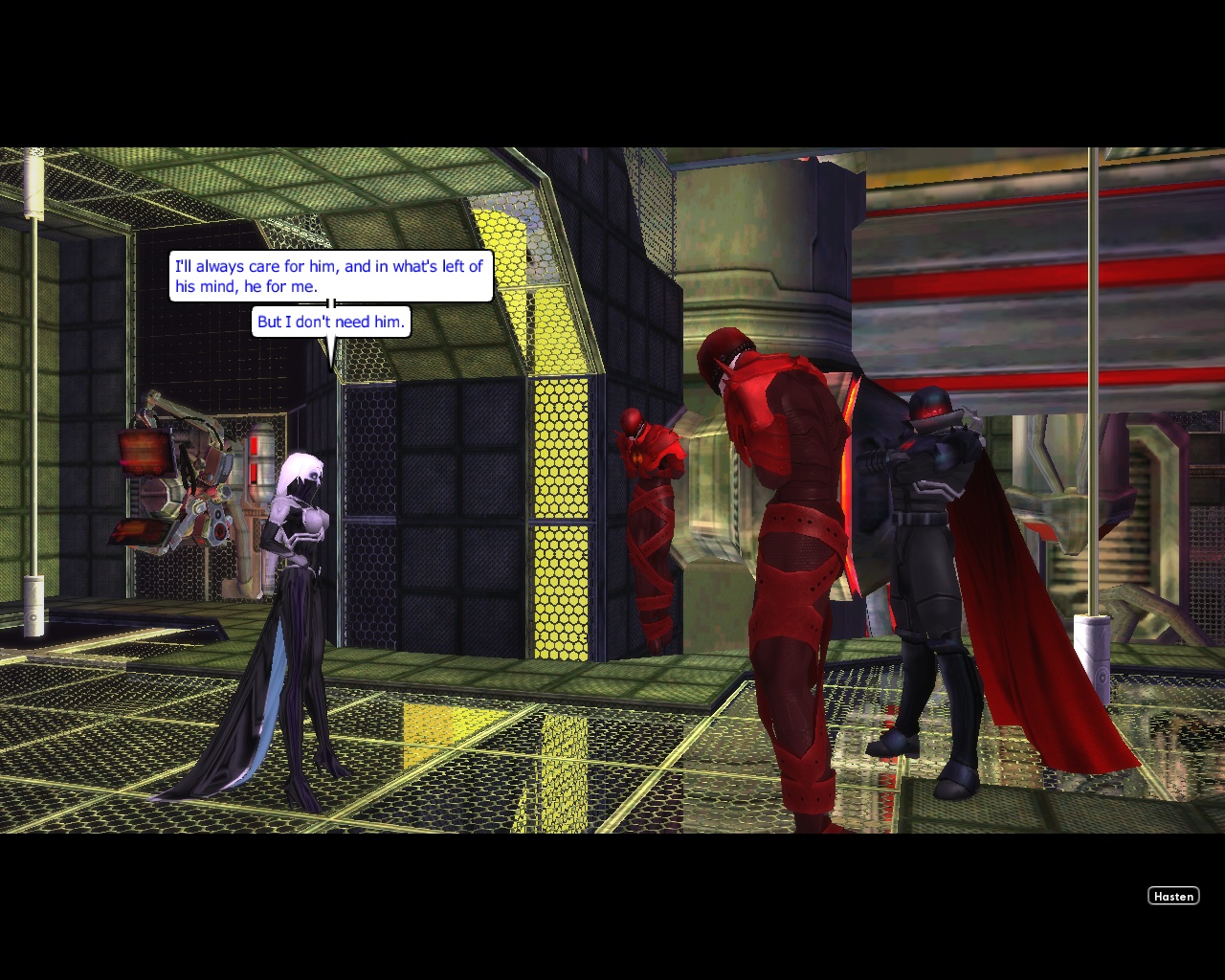Viewport: 1225px width, 980px height.
Task: Click the 'I'll always care for him' dialogue bubble
Action: [x=331, y=277]
